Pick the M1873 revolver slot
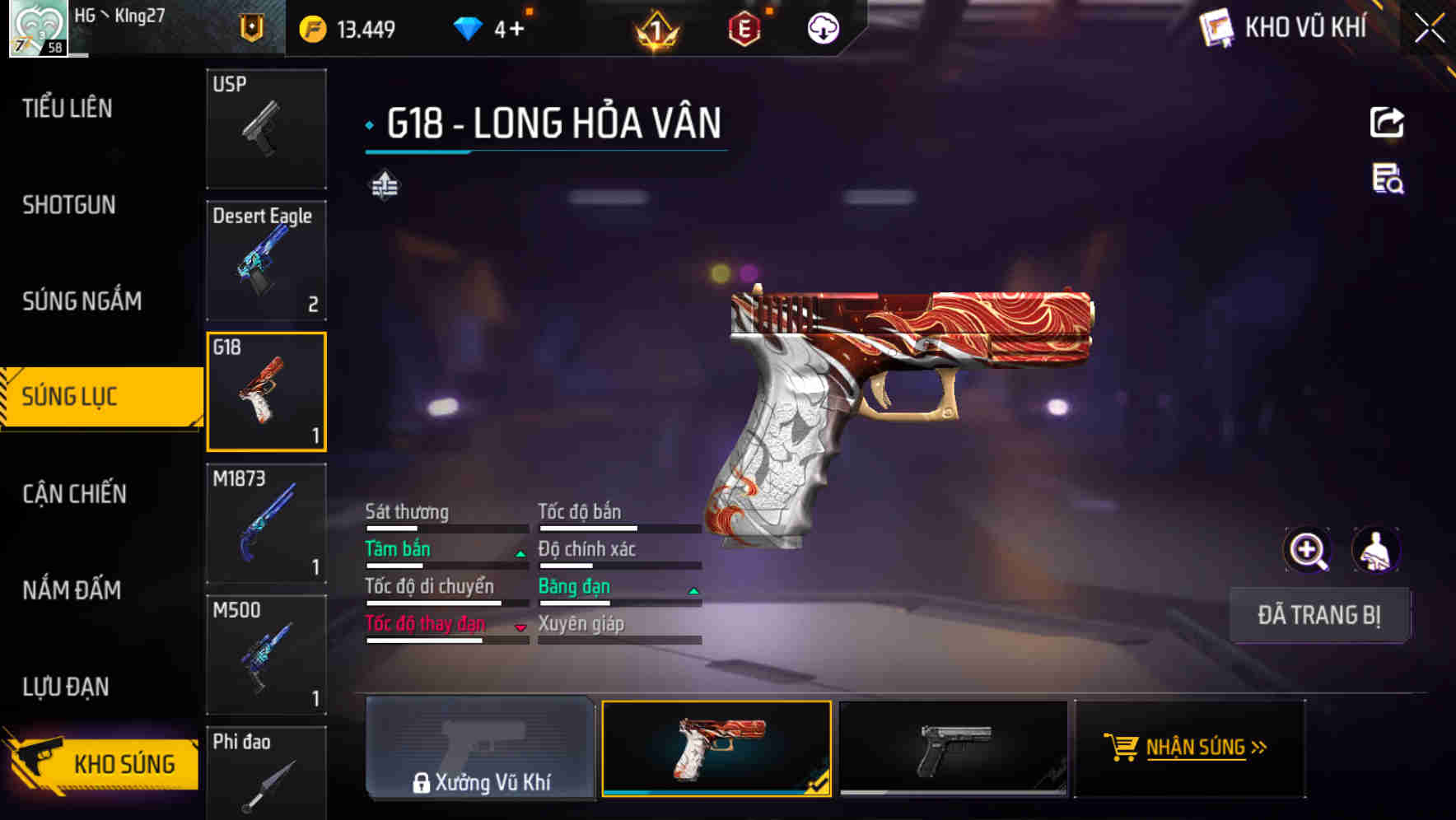 coord(266,524)
